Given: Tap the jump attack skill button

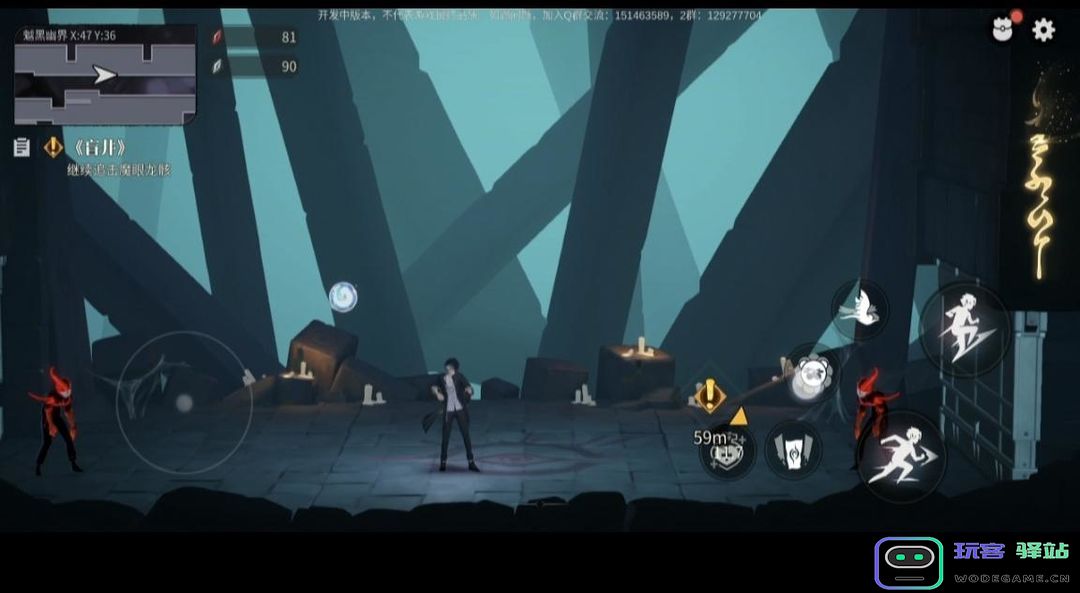Looking at the screenshot, I should 964,329.
